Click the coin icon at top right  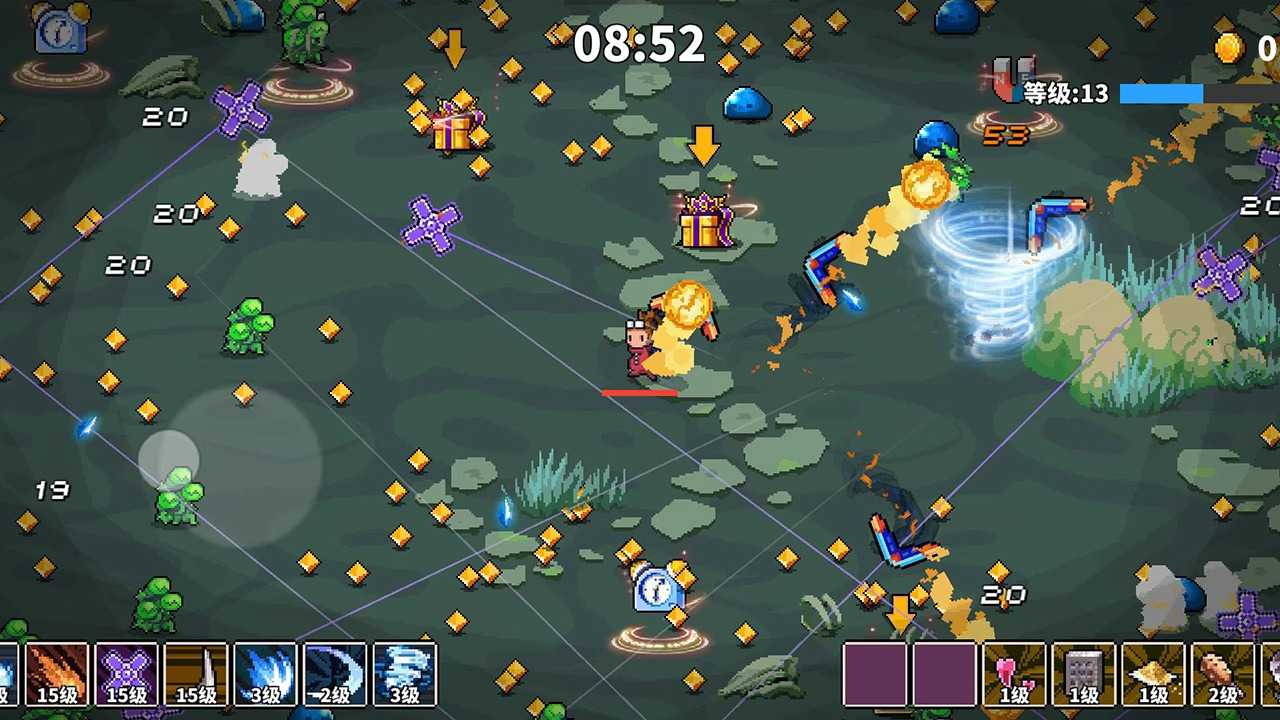1229,47
